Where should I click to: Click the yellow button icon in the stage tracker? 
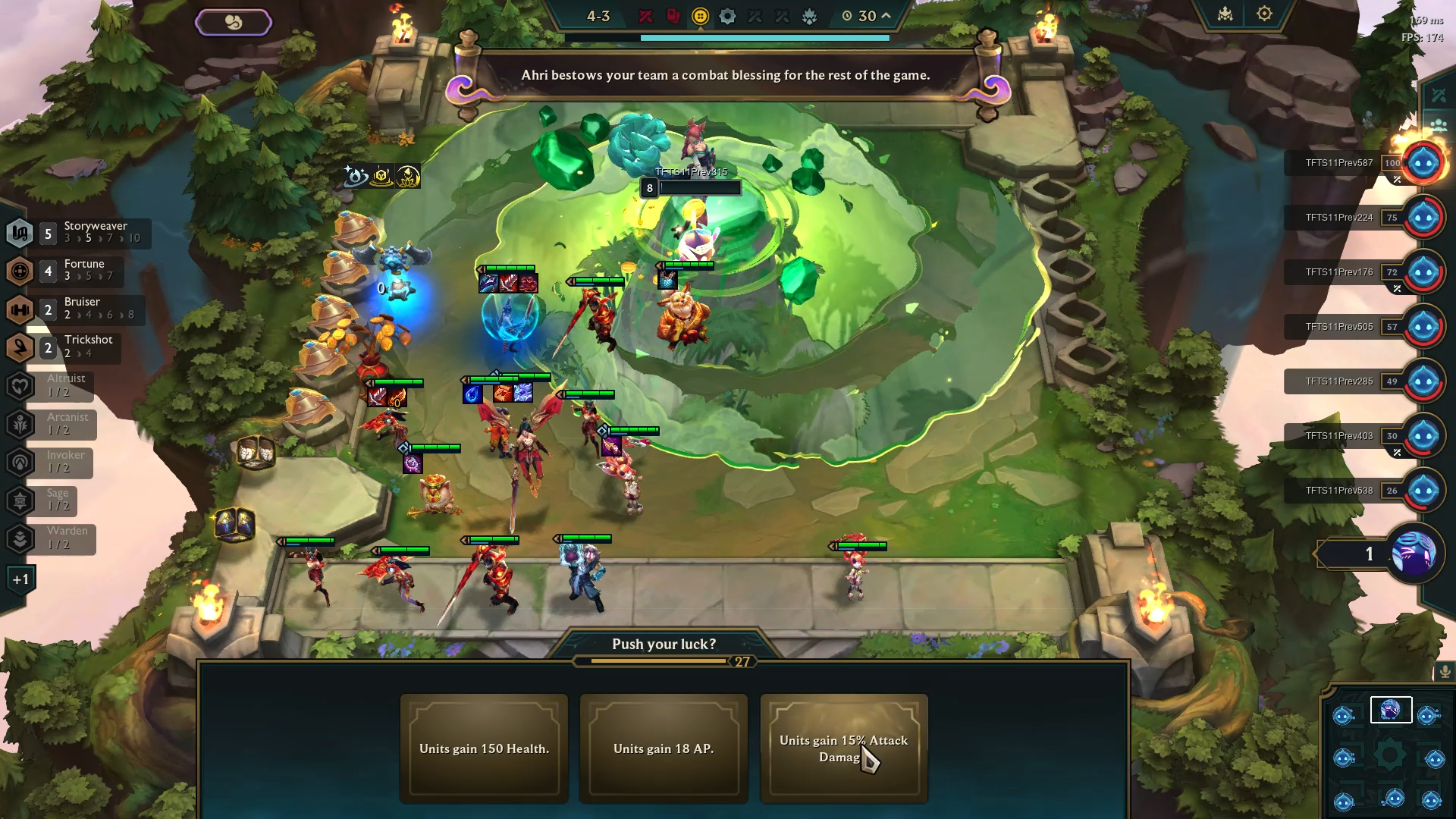(x=700, y=16)
